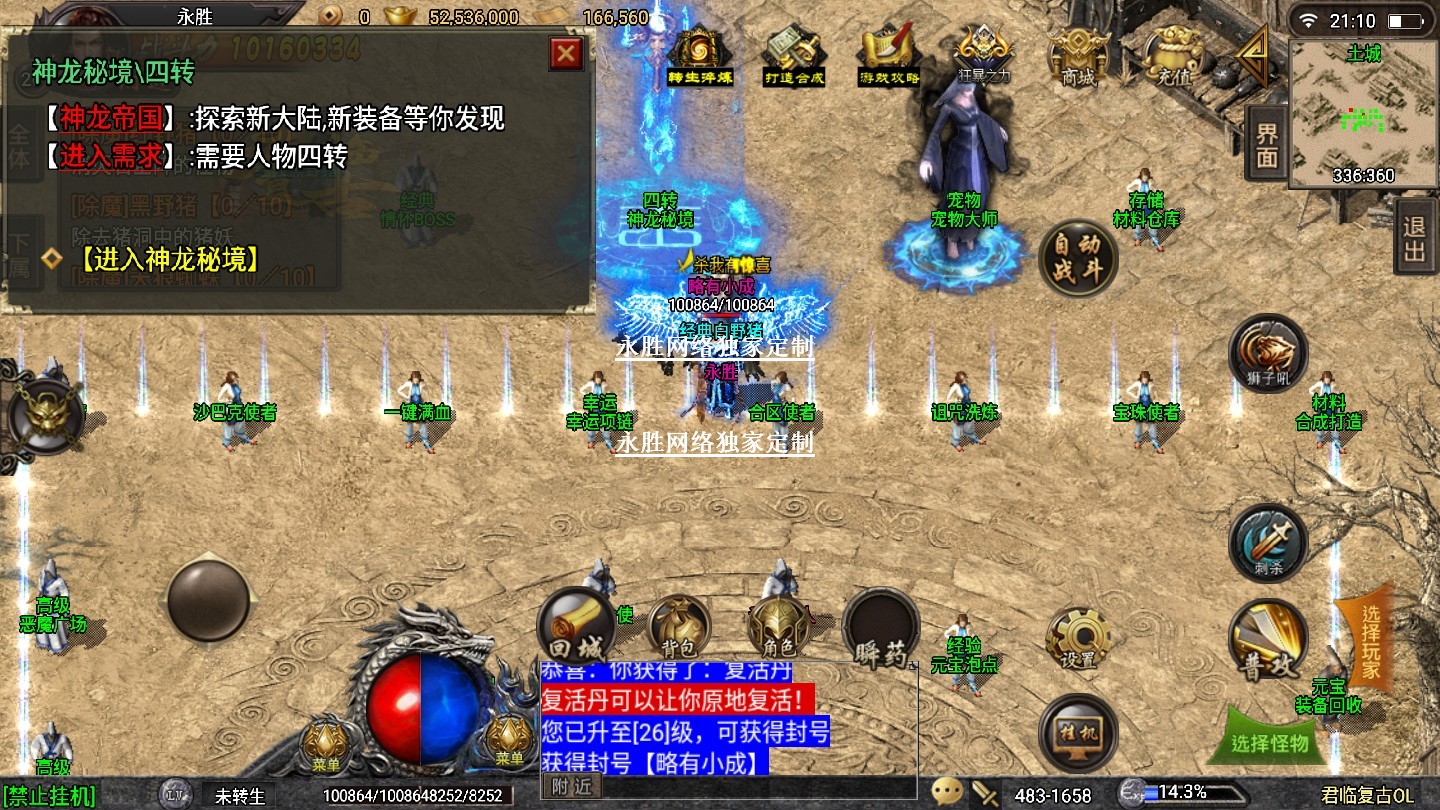Toggle the 界面 interface button

1267,145
